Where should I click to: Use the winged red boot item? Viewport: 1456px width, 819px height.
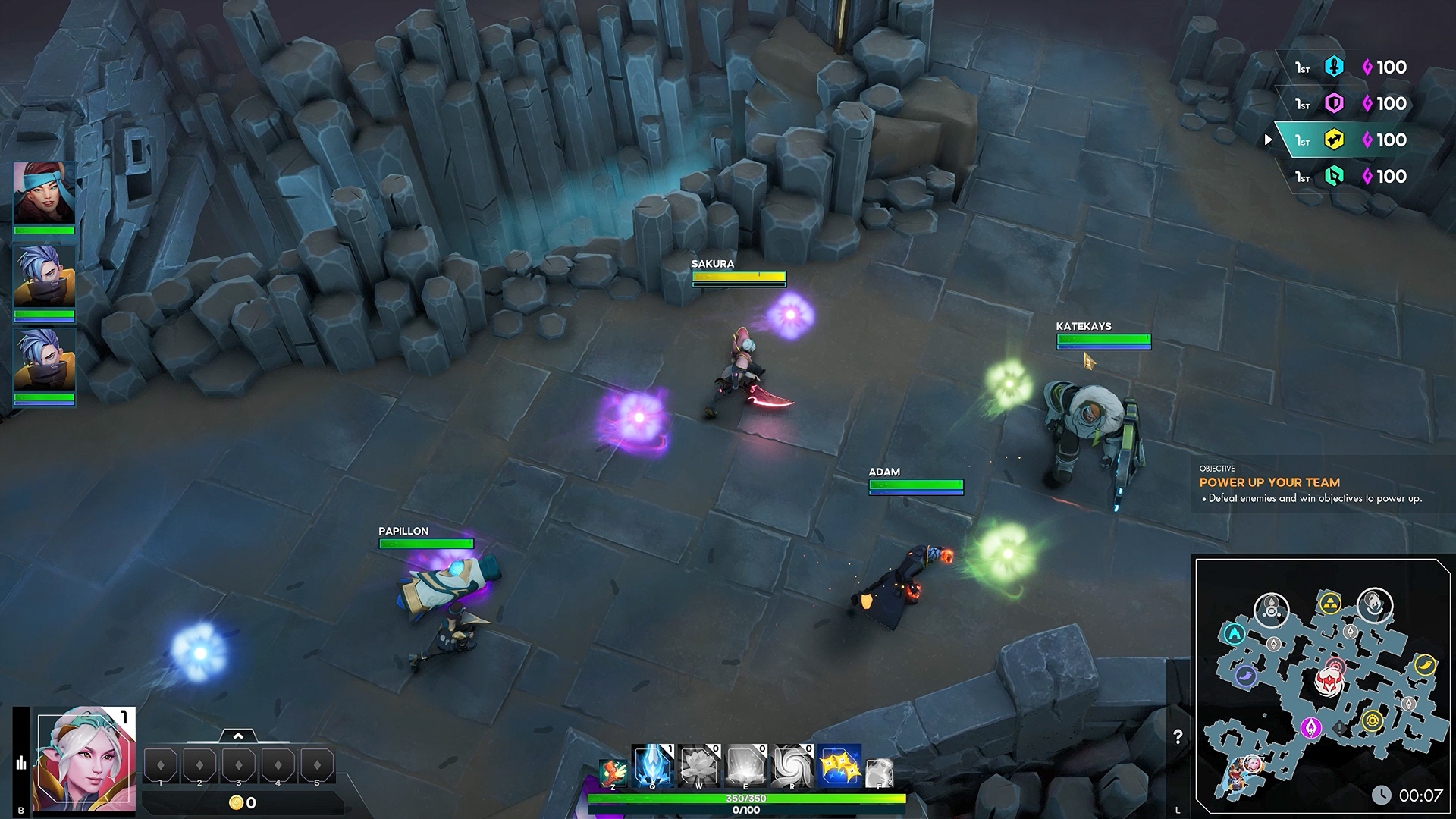pyautogui.click(x=613, y=772)
